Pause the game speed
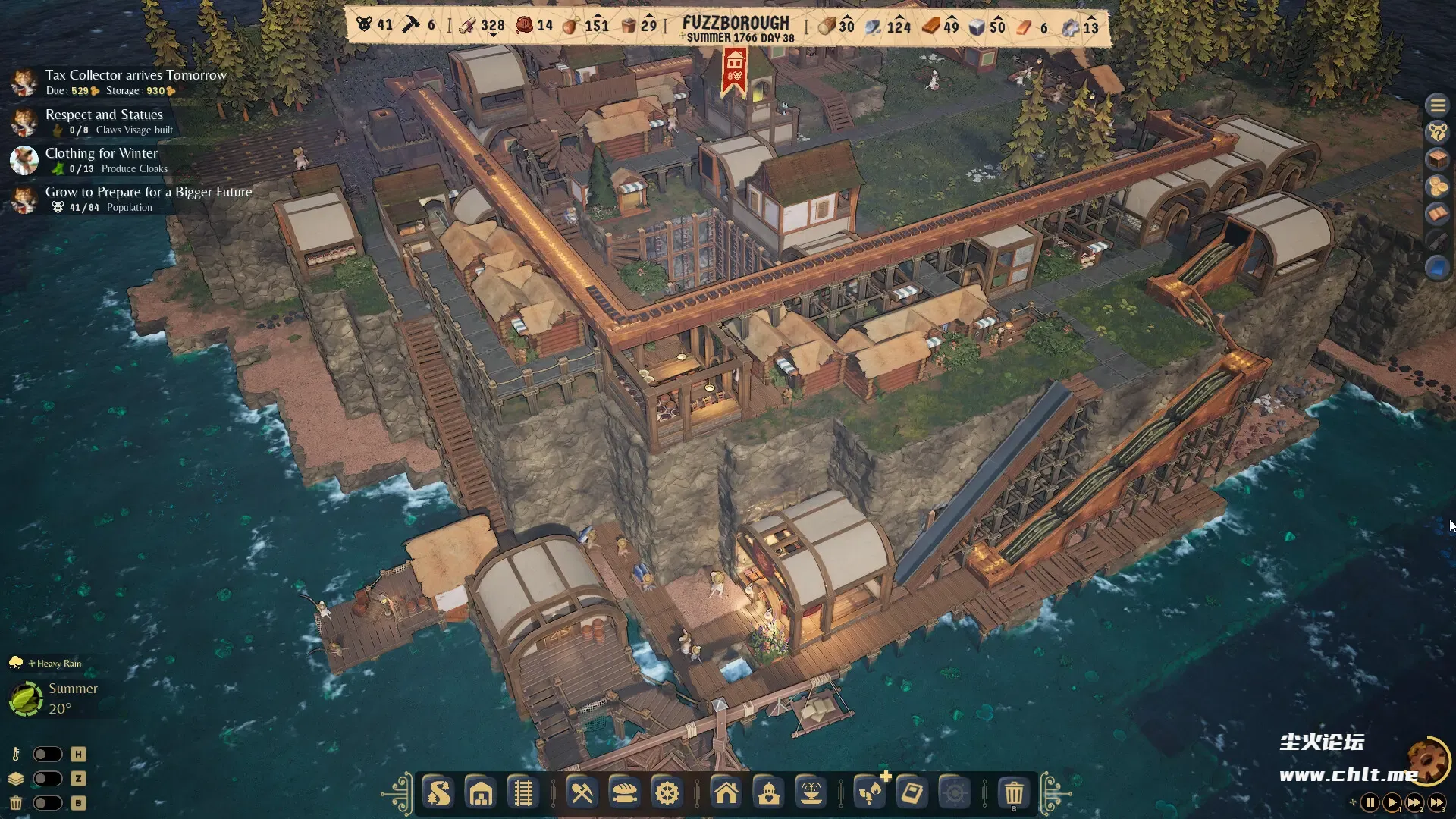The image size is (1456, 819). [x=1370, y=802]
